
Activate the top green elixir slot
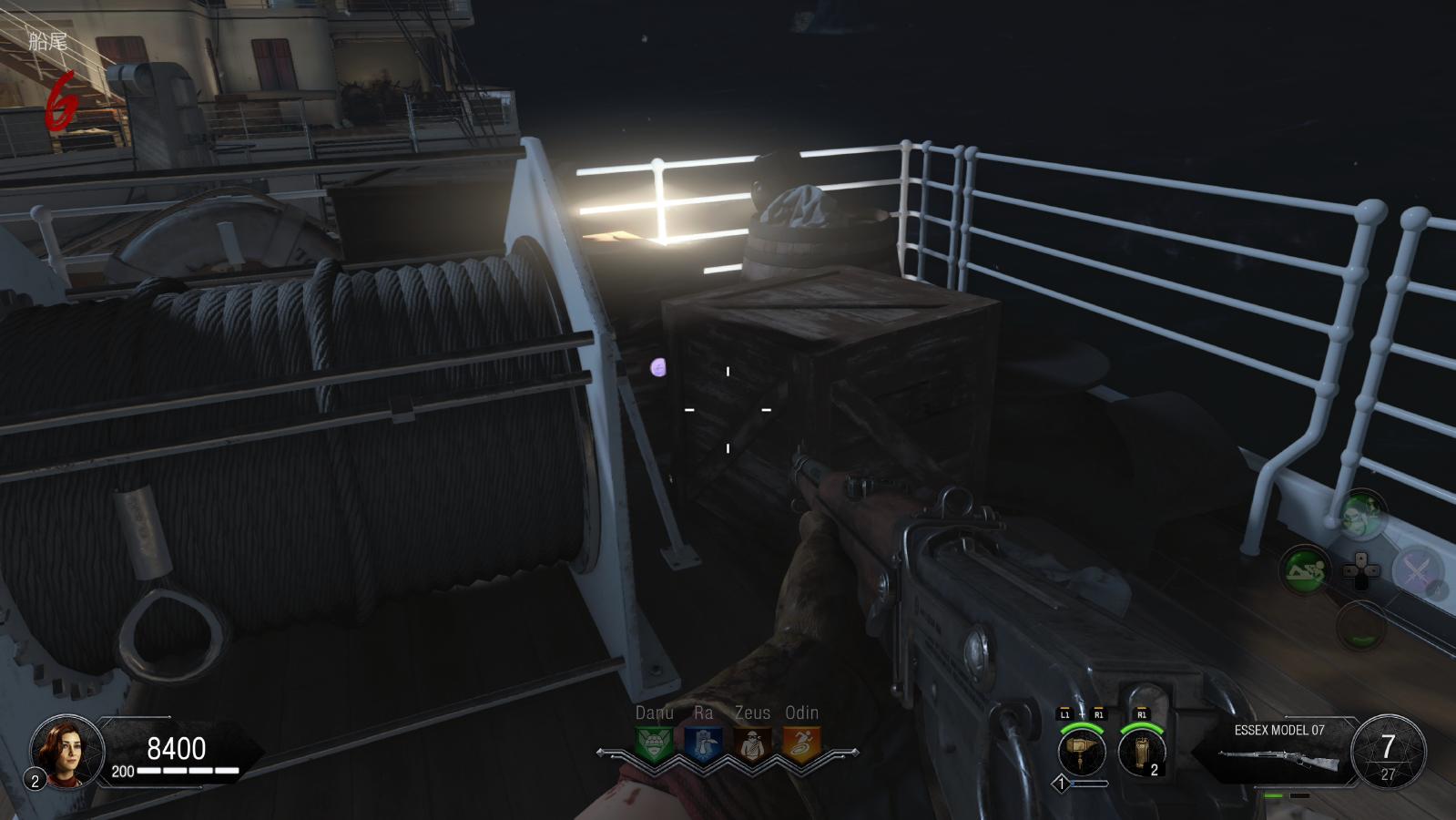pyautogui.click(x=1361, y=516)
